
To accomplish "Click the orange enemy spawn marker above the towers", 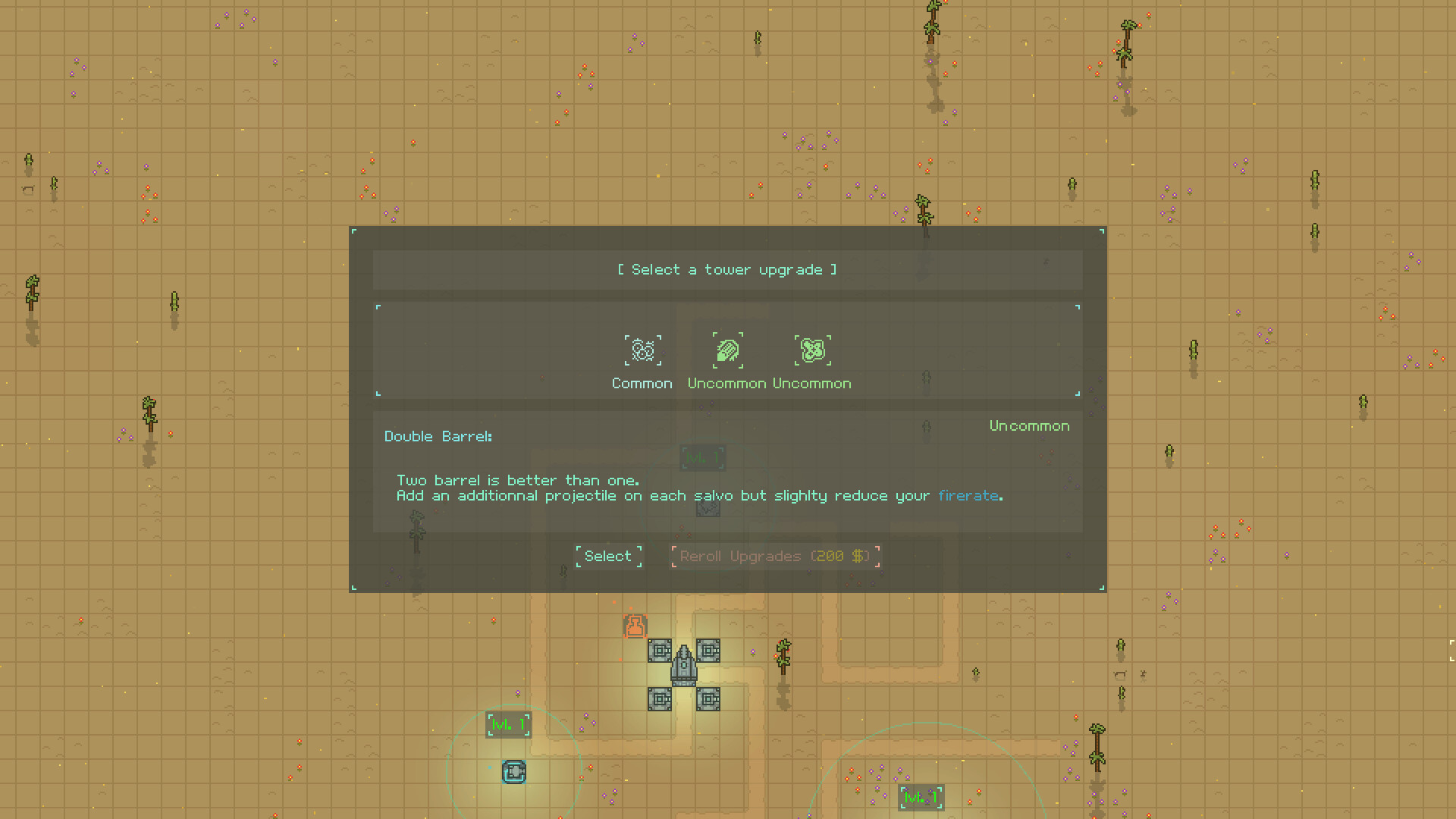I will coord(634,626).
